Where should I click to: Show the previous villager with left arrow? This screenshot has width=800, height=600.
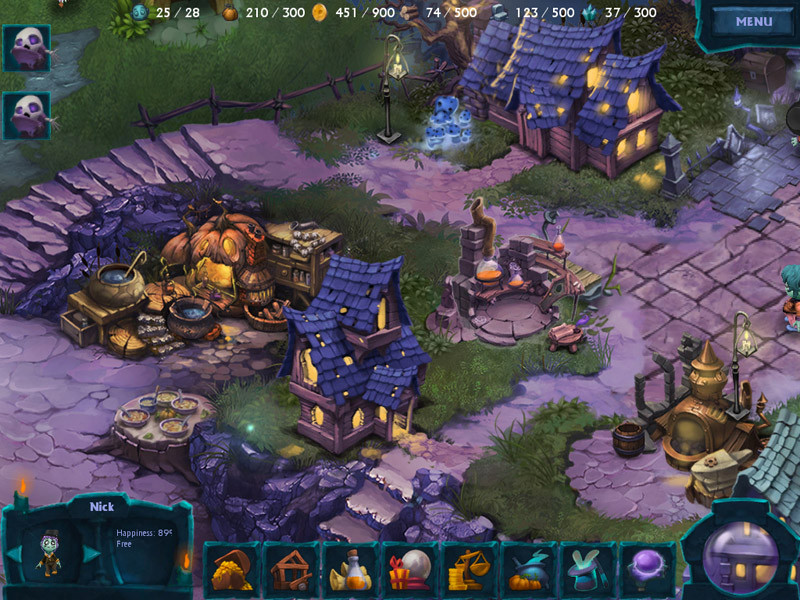(x=16, y=554)
